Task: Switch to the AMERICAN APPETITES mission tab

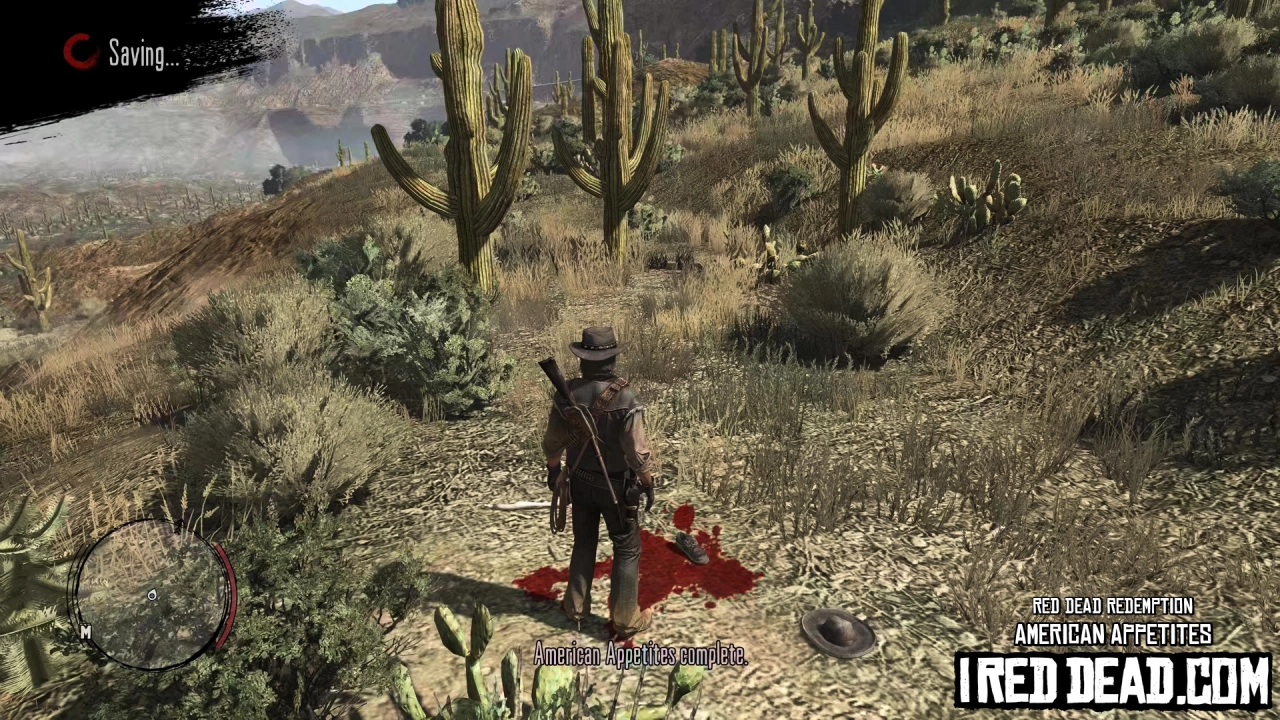Action: (1112, 633)
